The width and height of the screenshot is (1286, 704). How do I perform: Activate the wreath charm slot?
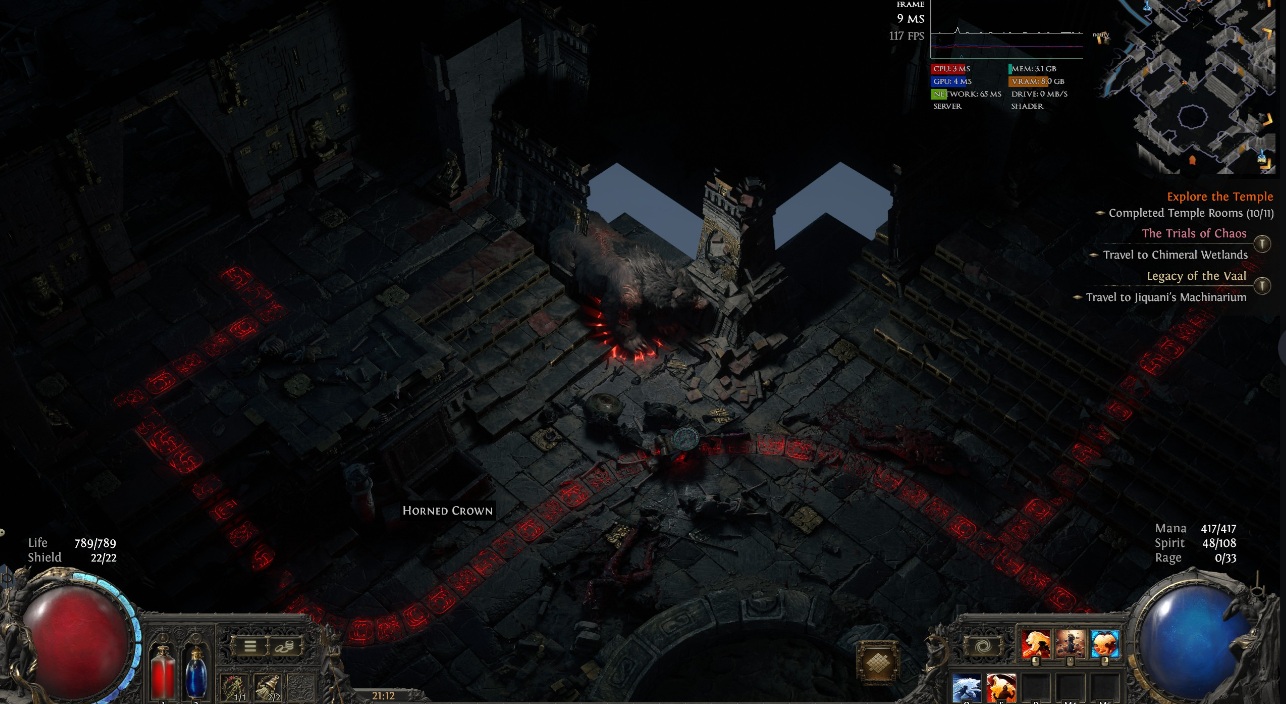click(235, 687)
